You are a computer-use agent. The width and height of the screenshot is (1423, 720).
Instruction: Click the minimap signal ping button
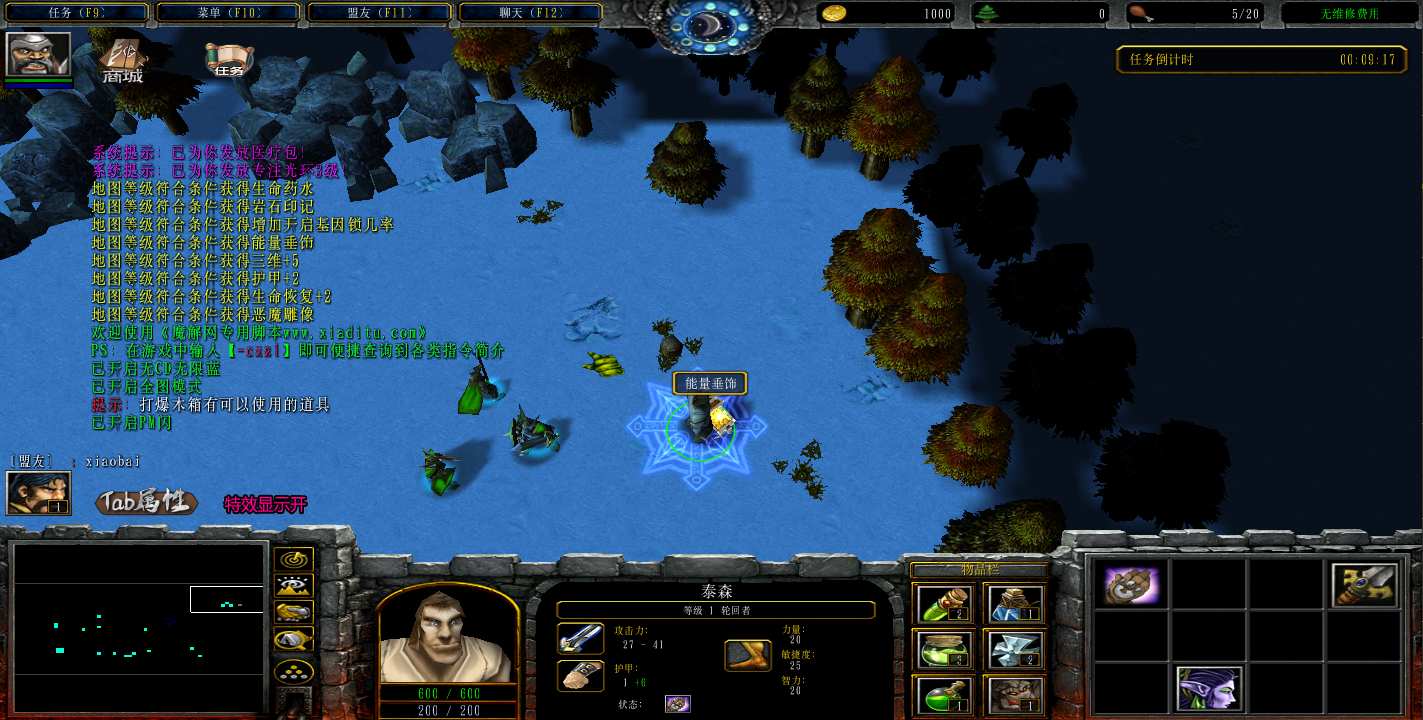coord(294,559)
